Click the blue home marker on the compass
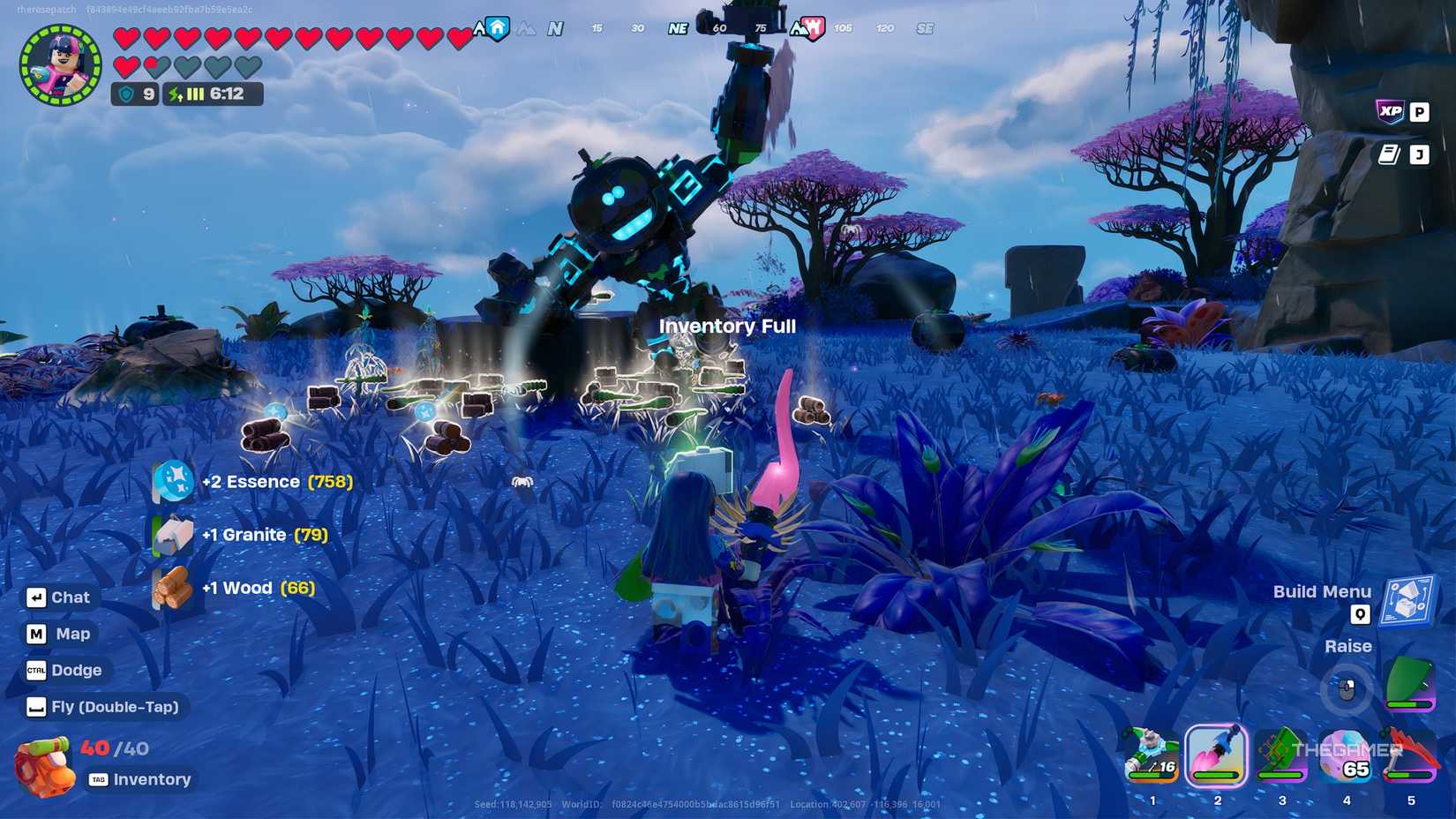 coord(496,27)
